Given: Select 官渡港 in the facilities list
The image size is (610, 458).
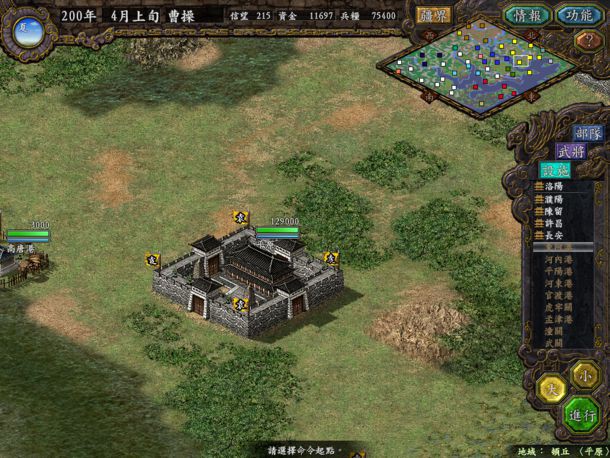Looking at the screenshot, I should tap(558, 296).
